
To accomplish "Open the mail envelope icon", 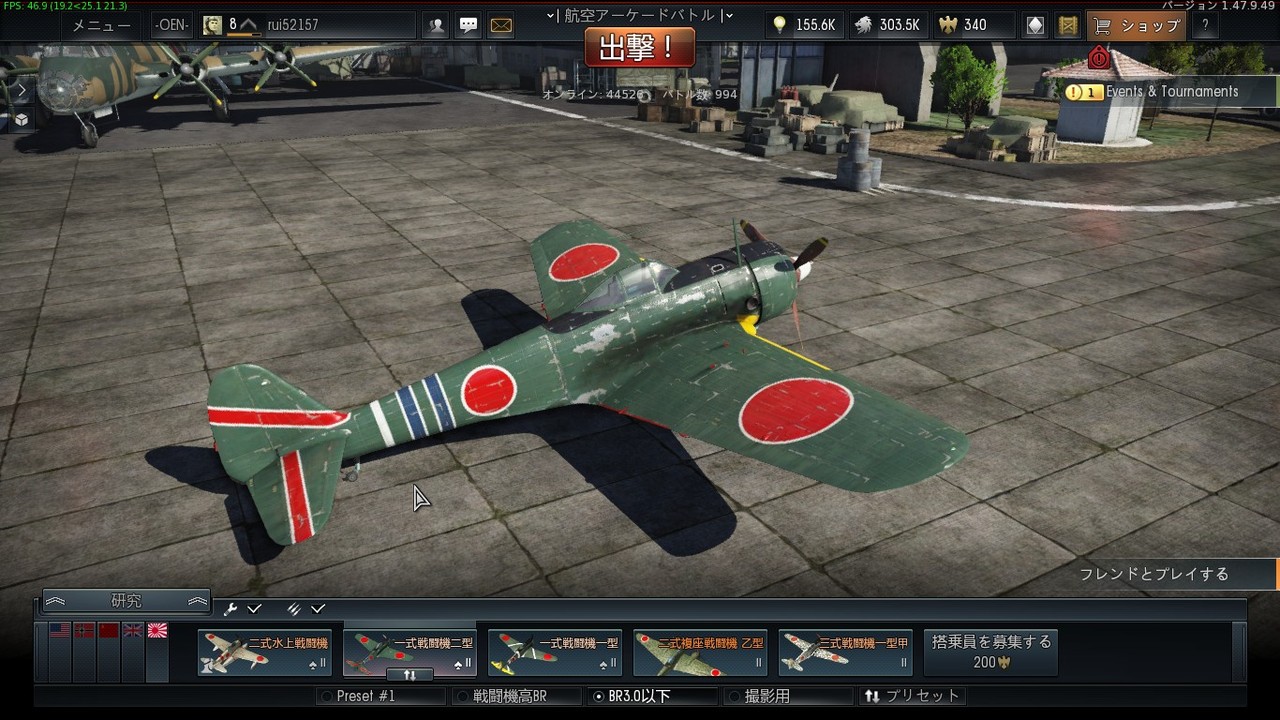I will (x=501, y=26).
